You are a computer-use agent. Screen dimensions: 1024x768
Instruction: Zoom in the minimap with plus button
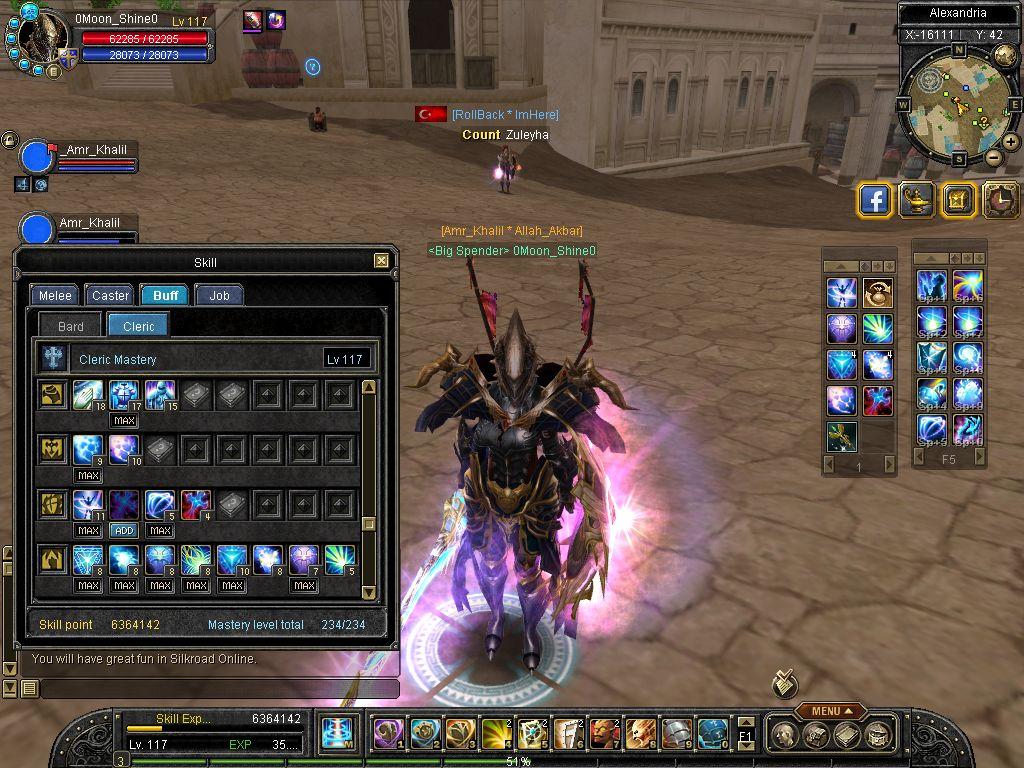1011,142
